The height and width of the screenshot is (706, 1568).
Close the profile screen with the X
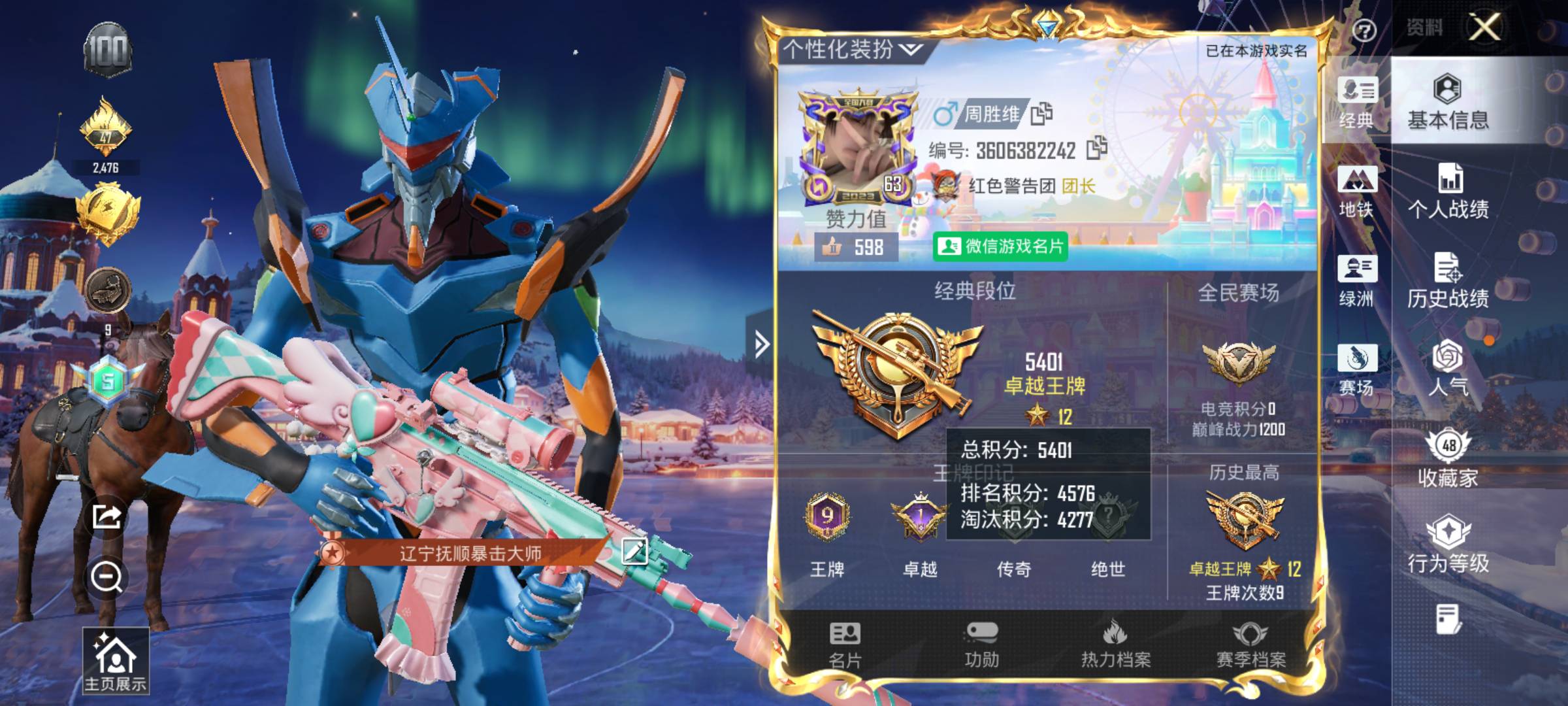coord(1484,27)
